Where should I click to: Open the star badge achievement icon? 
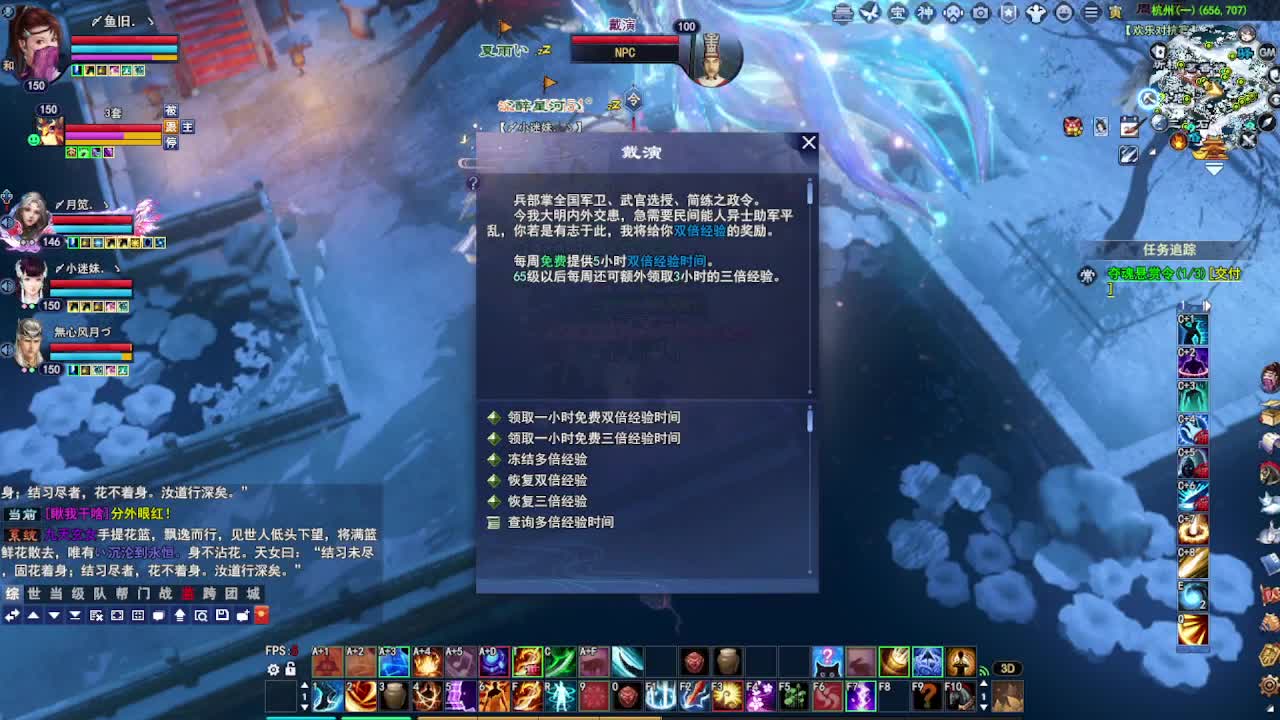1008,13
